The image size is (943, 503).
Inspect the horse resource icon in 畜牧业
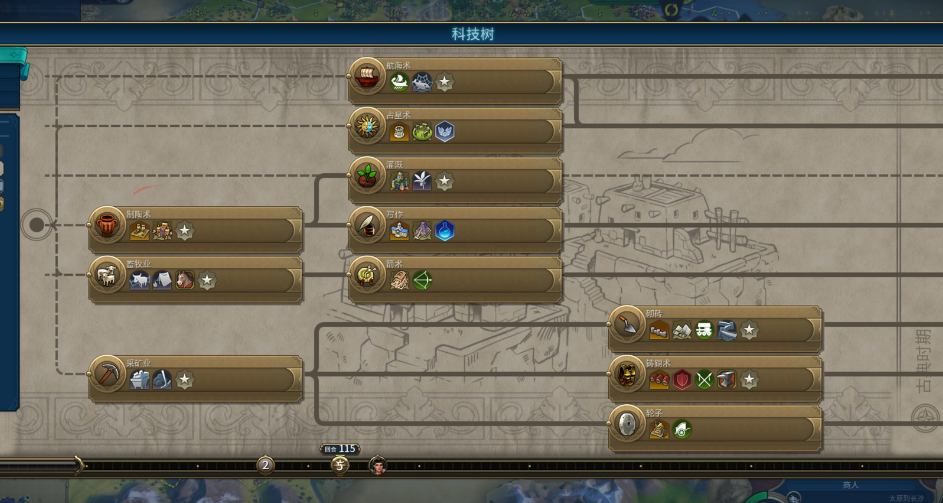[185, 281]
